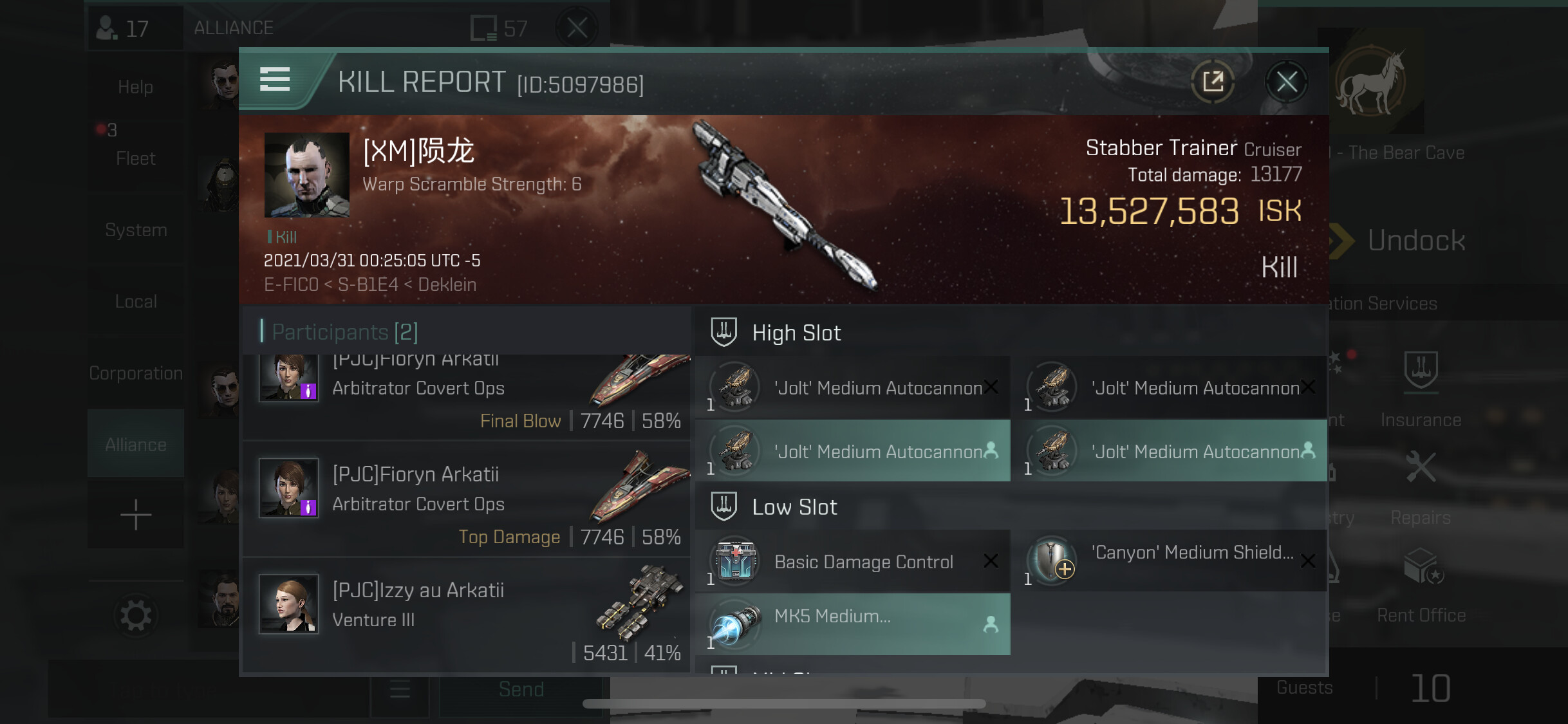Open chat settings gear icon
Screen dimensions: 1568x724
point(136,616)
